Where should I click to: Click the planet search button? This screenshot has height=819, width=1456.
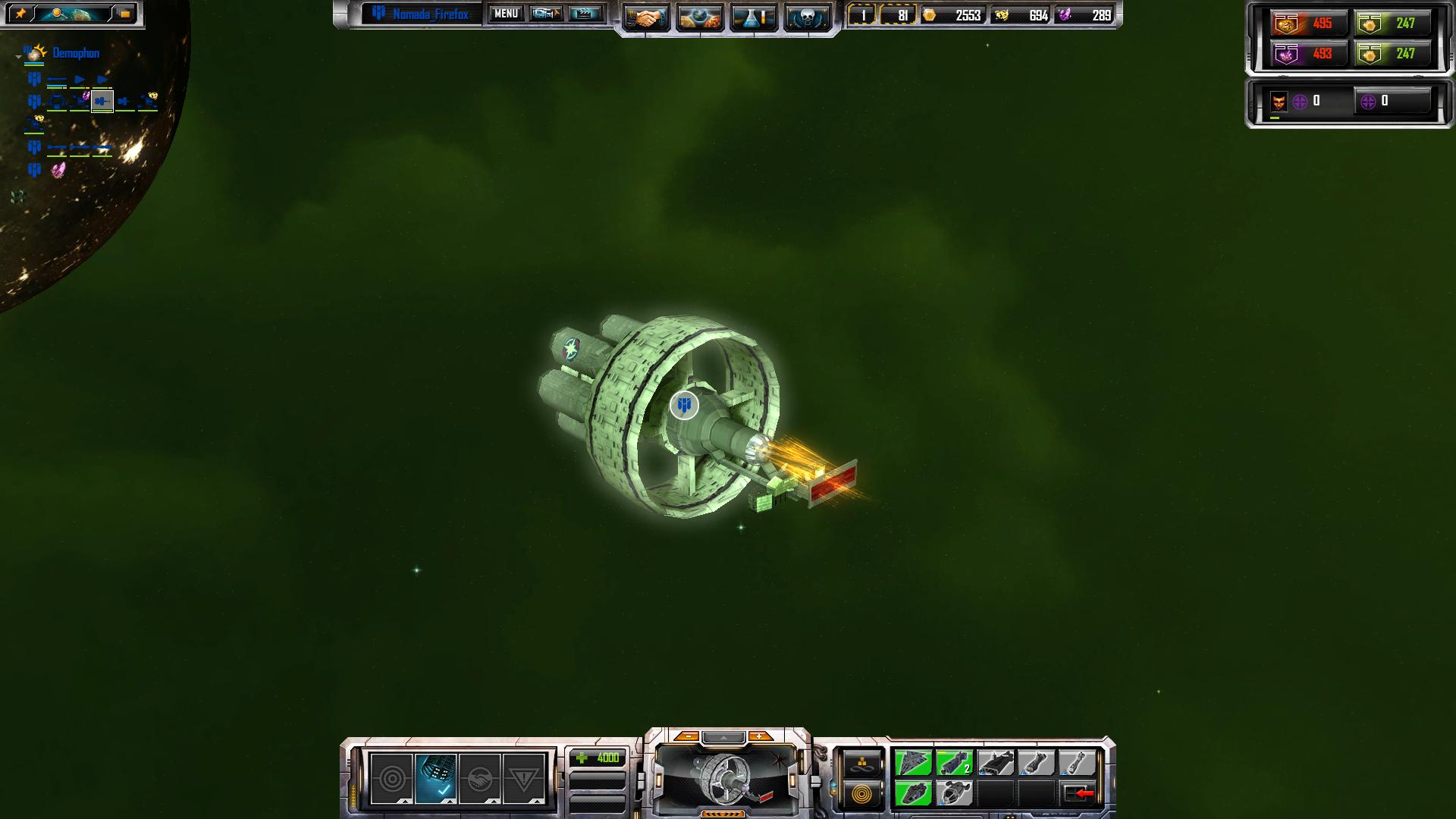coord(73,14)
